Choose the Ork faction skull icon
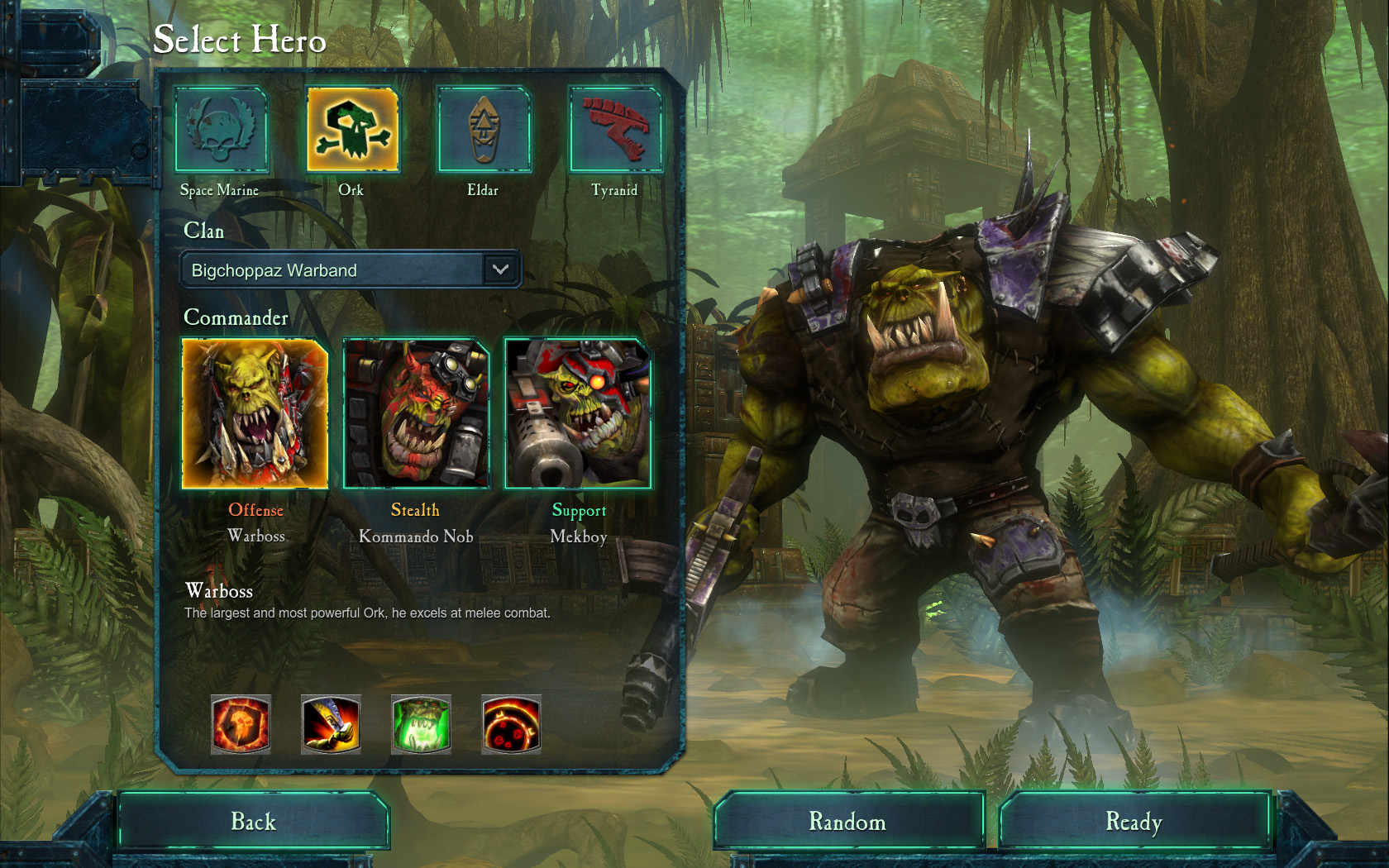The image size is (1389, 868). pyautogui.click(x=352, y=130)
